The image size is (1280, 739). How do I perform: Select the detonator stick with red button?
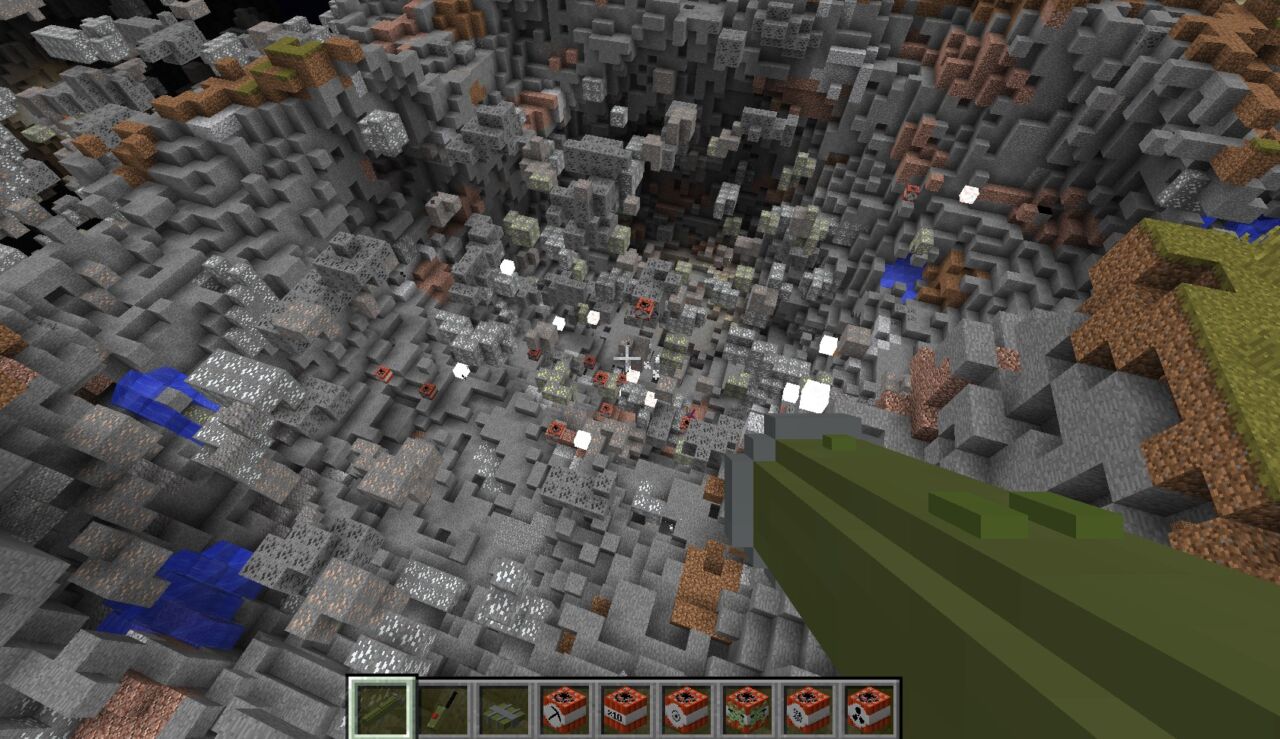441,708
